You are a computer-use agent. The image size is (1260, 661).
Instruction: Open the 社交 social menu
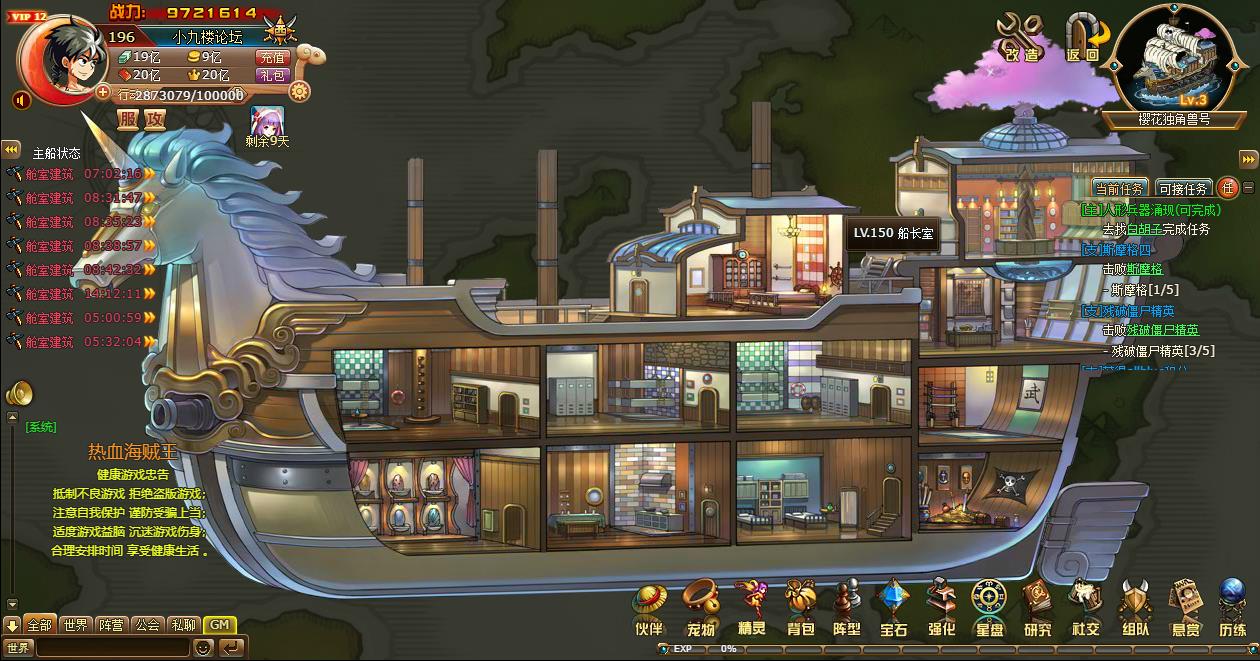click(1085, 607)
